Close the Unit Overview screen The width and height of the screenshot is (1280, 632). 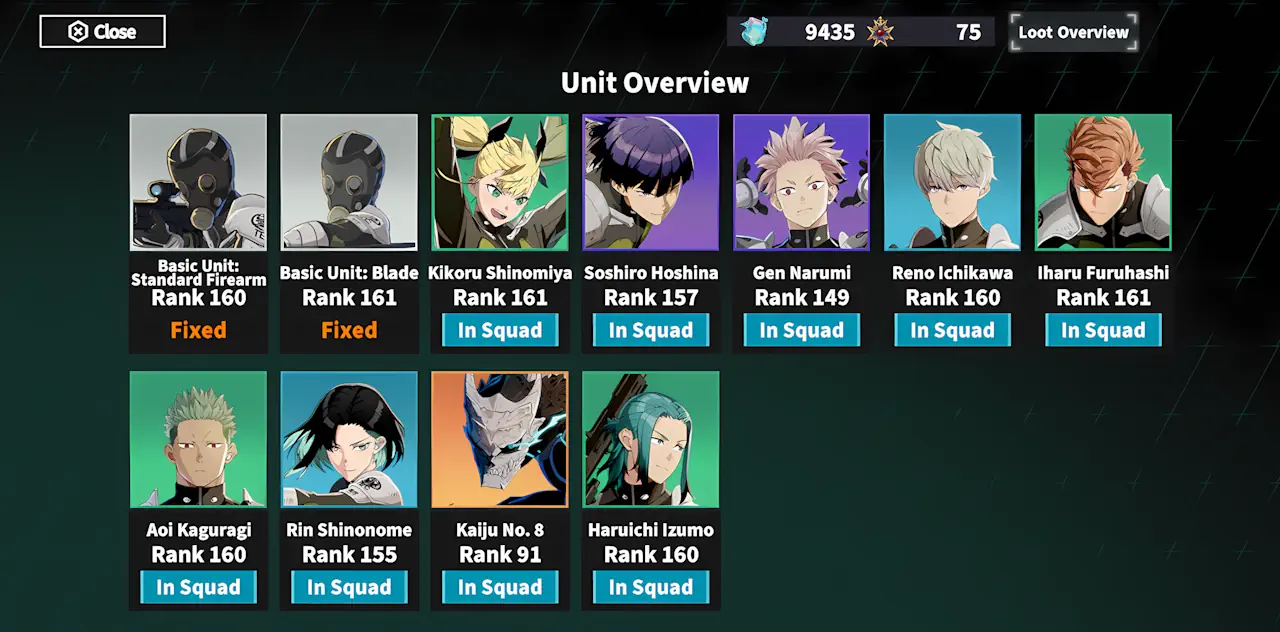102,32
